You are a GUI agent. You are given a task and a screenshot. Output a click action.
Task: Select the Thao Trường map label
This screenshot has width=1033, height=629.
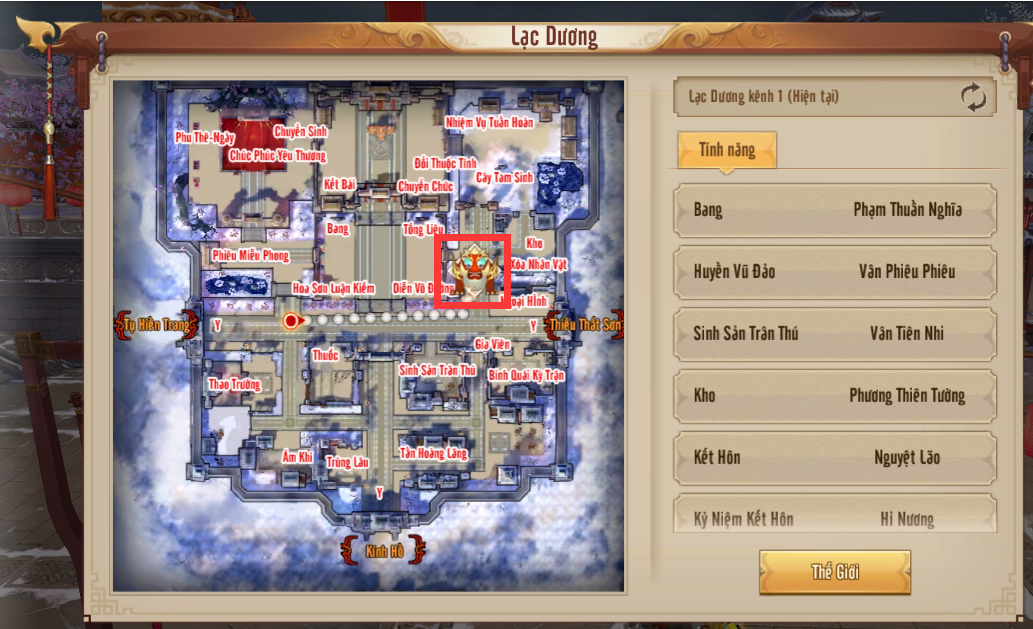coord(233,384)
